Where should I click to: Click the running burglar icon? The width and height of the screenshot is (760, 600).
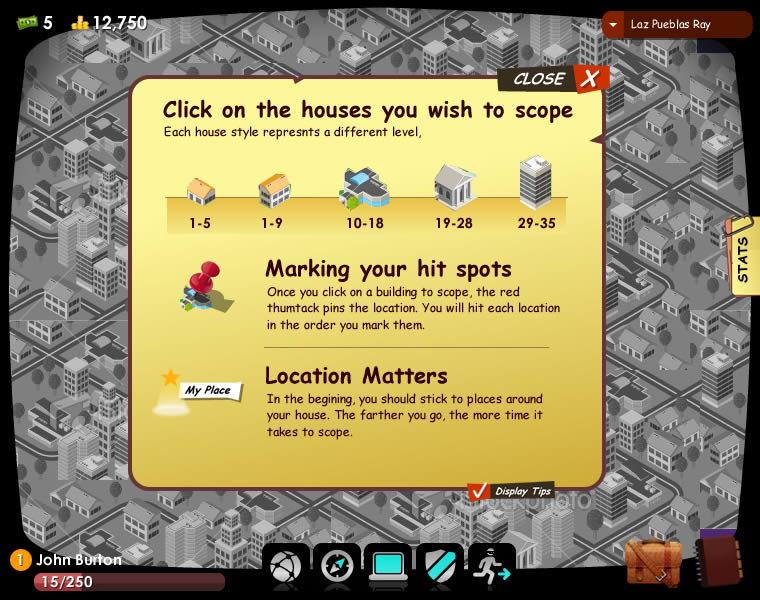[x=491, y=567]
